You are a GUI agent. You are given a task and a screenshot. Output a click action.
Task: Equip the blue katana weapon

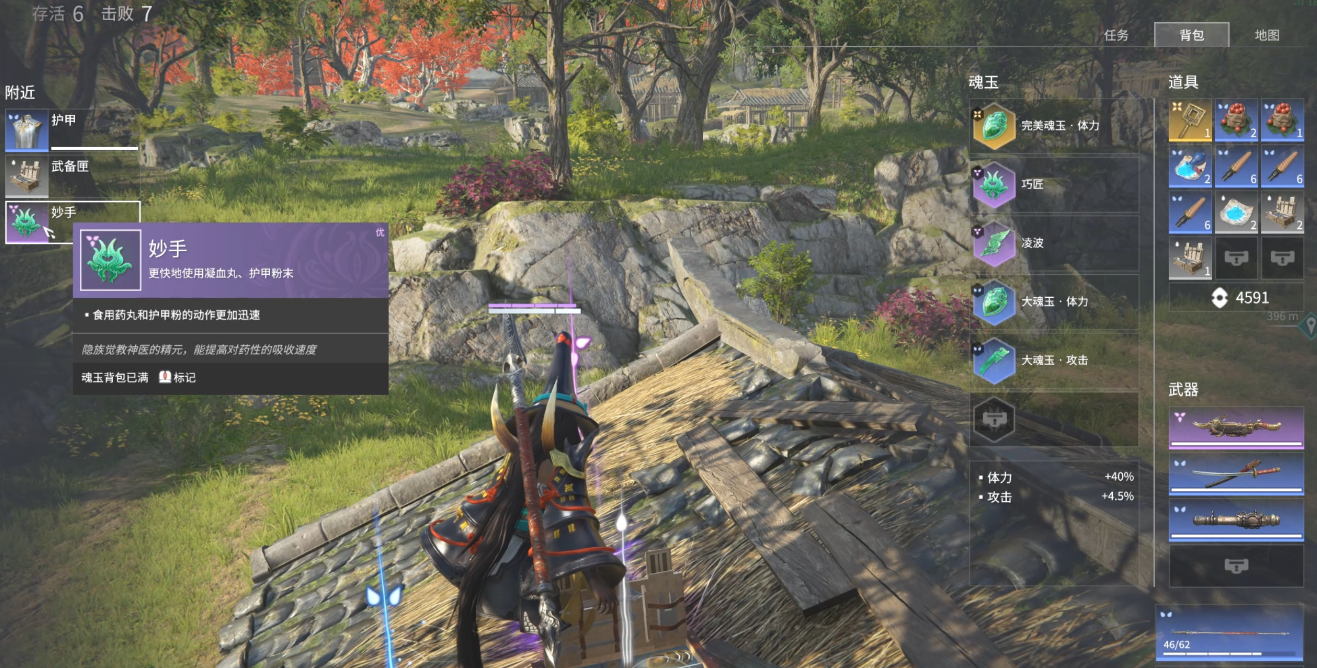(x=1236, y=474)
